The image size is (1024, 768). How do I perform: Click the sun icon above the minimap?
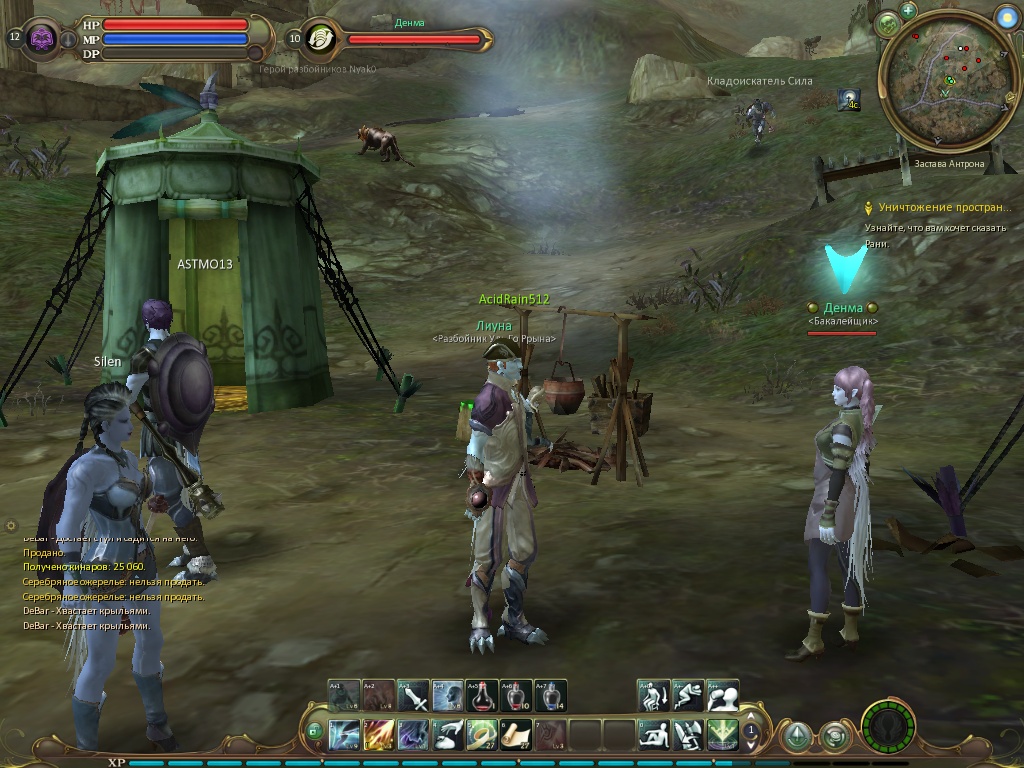[1006, 15]
